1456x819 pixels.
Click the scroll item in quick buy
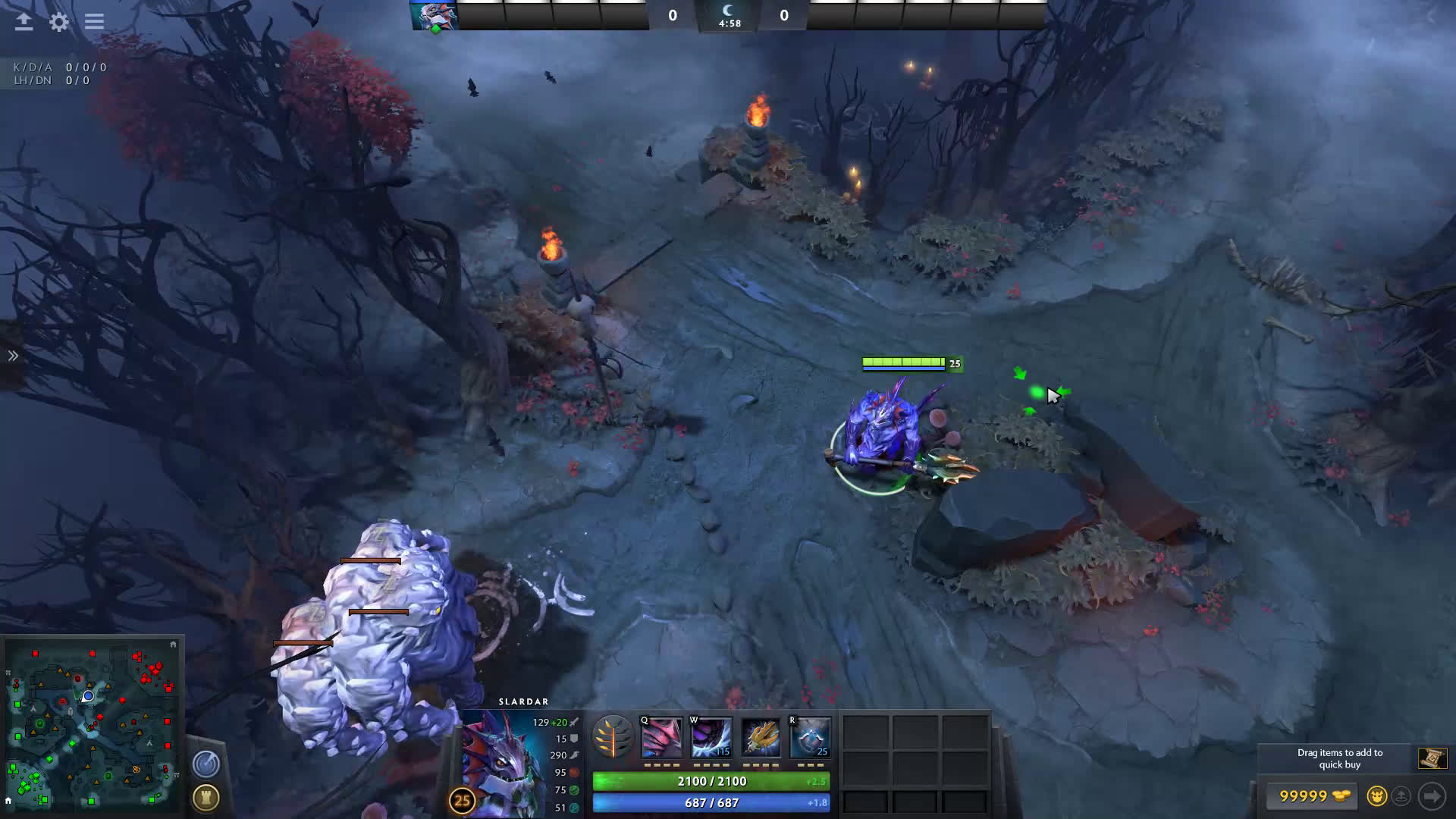click(1432, 758)
